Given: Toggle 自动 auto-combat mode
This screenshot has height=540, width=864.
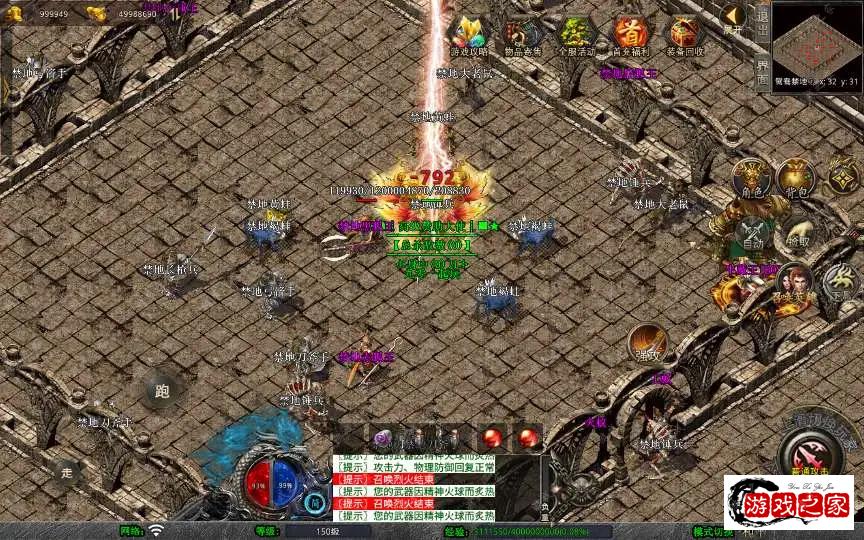Looking at the screenshot, I should point(753,233).
